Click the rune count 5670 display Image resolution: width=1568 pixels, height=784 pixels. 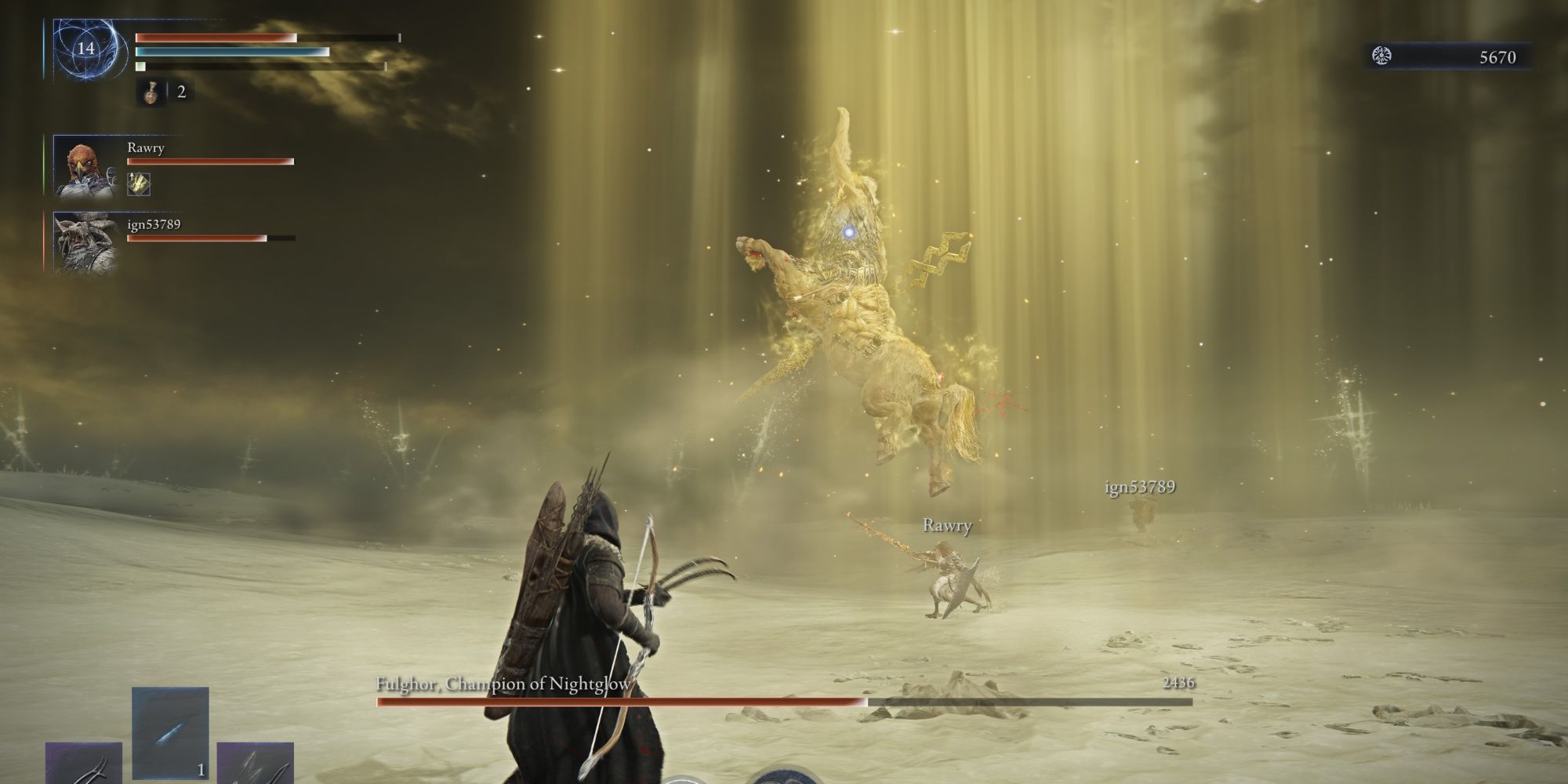(1496, 56)
